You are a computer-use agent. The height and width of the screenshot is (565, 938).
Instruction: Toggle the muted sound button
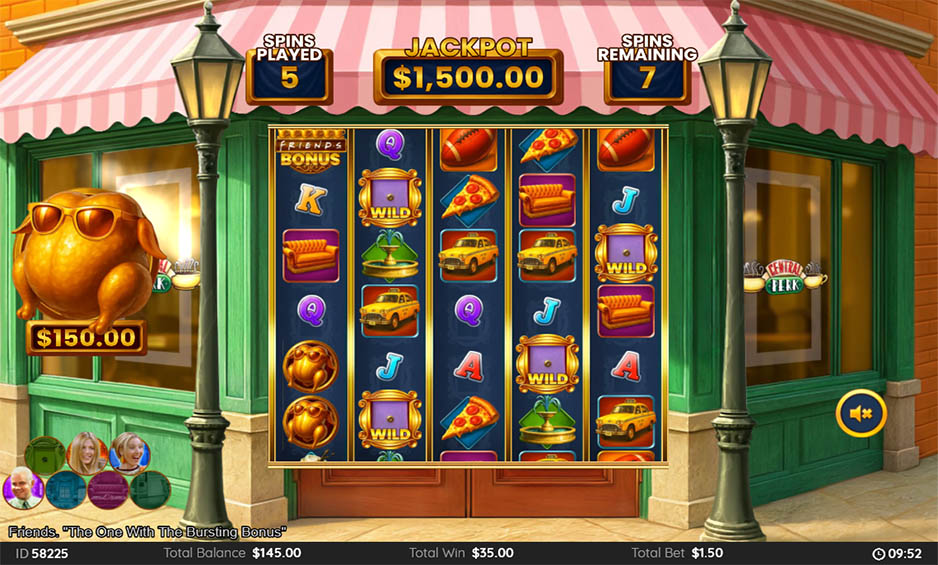(x=861, y=413)
